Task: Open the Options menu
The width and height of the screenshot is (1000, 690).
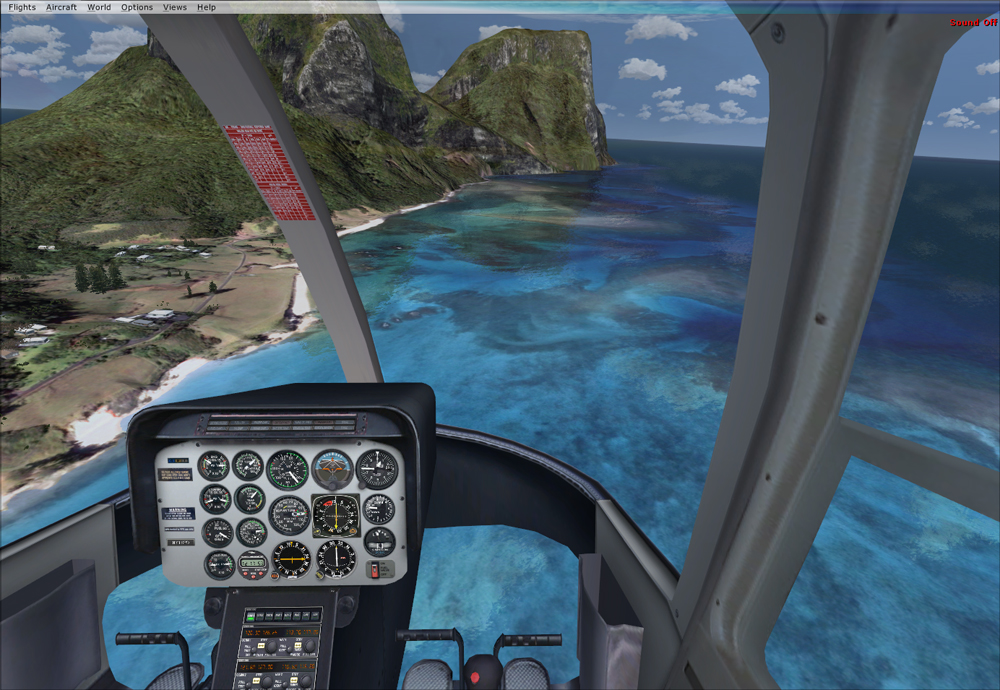Action: tap(137, 7)
